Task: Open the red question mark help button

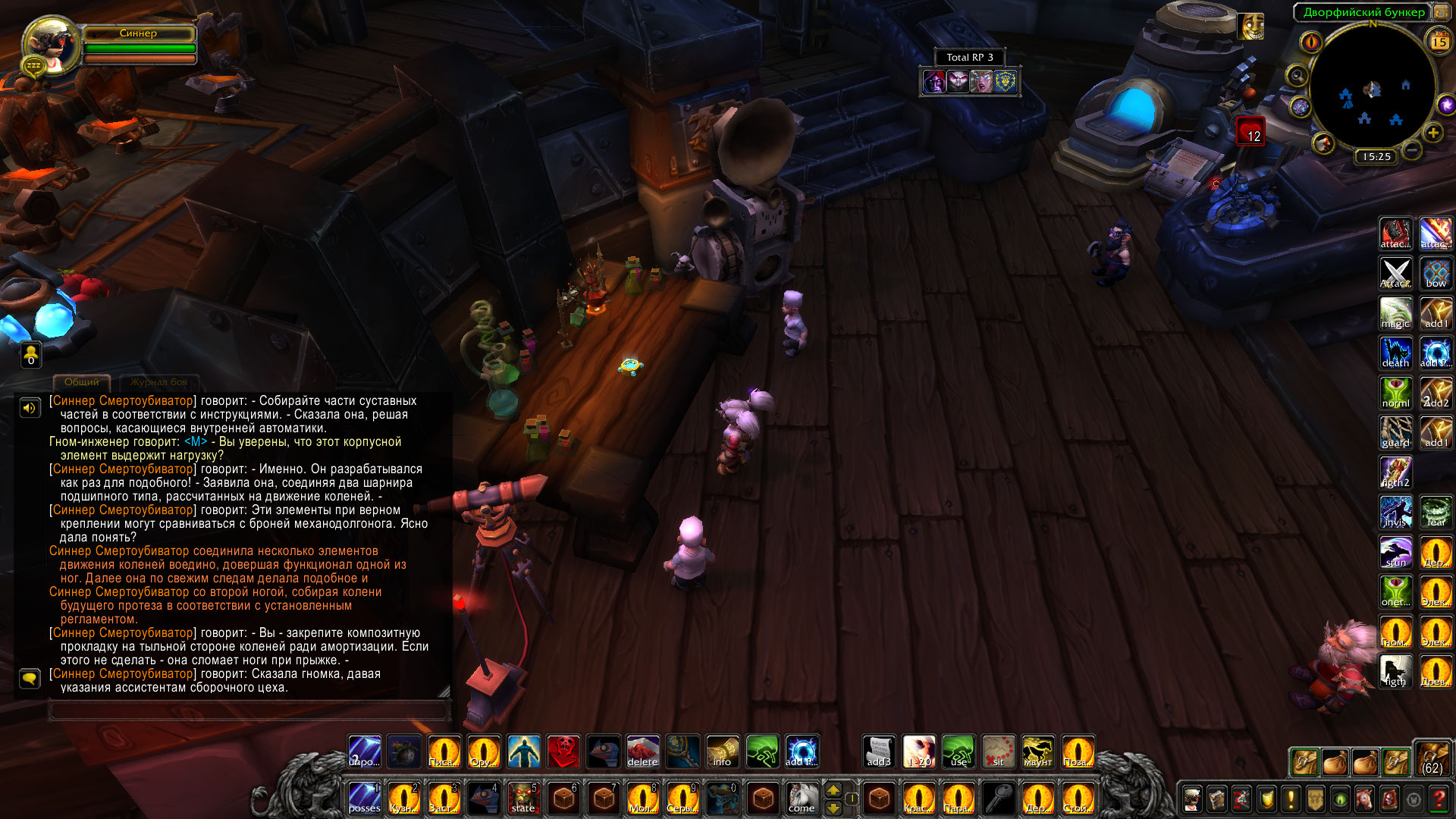Action: 1438,799
